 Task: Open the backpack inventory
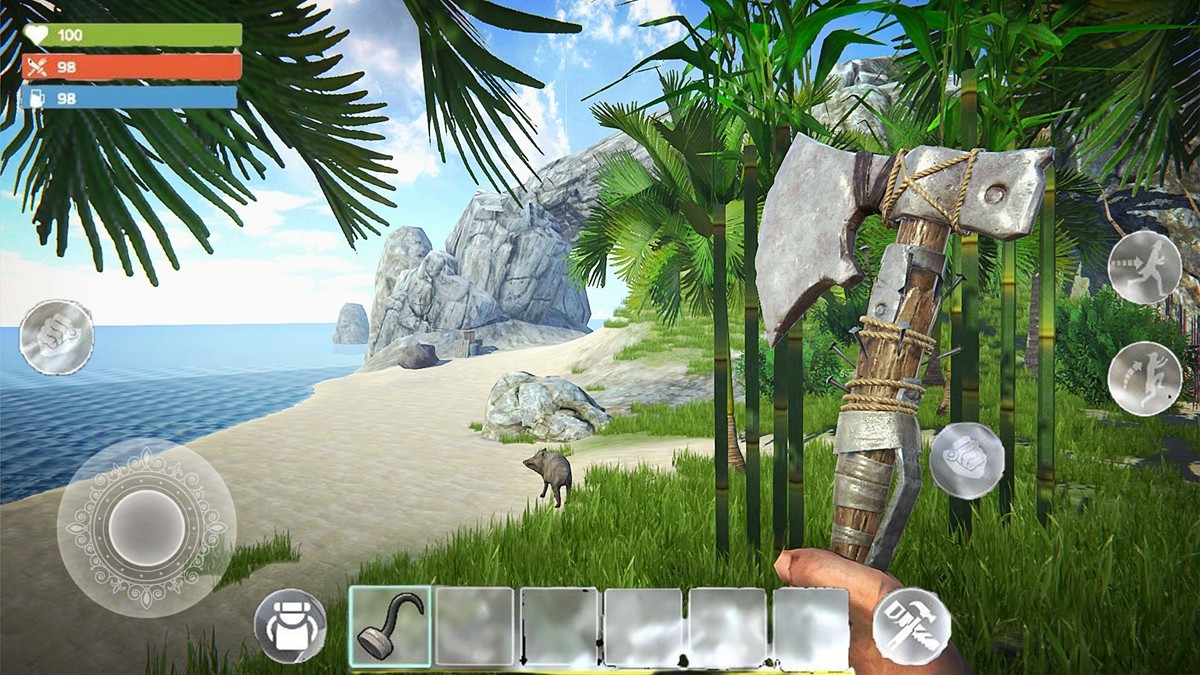290,626
